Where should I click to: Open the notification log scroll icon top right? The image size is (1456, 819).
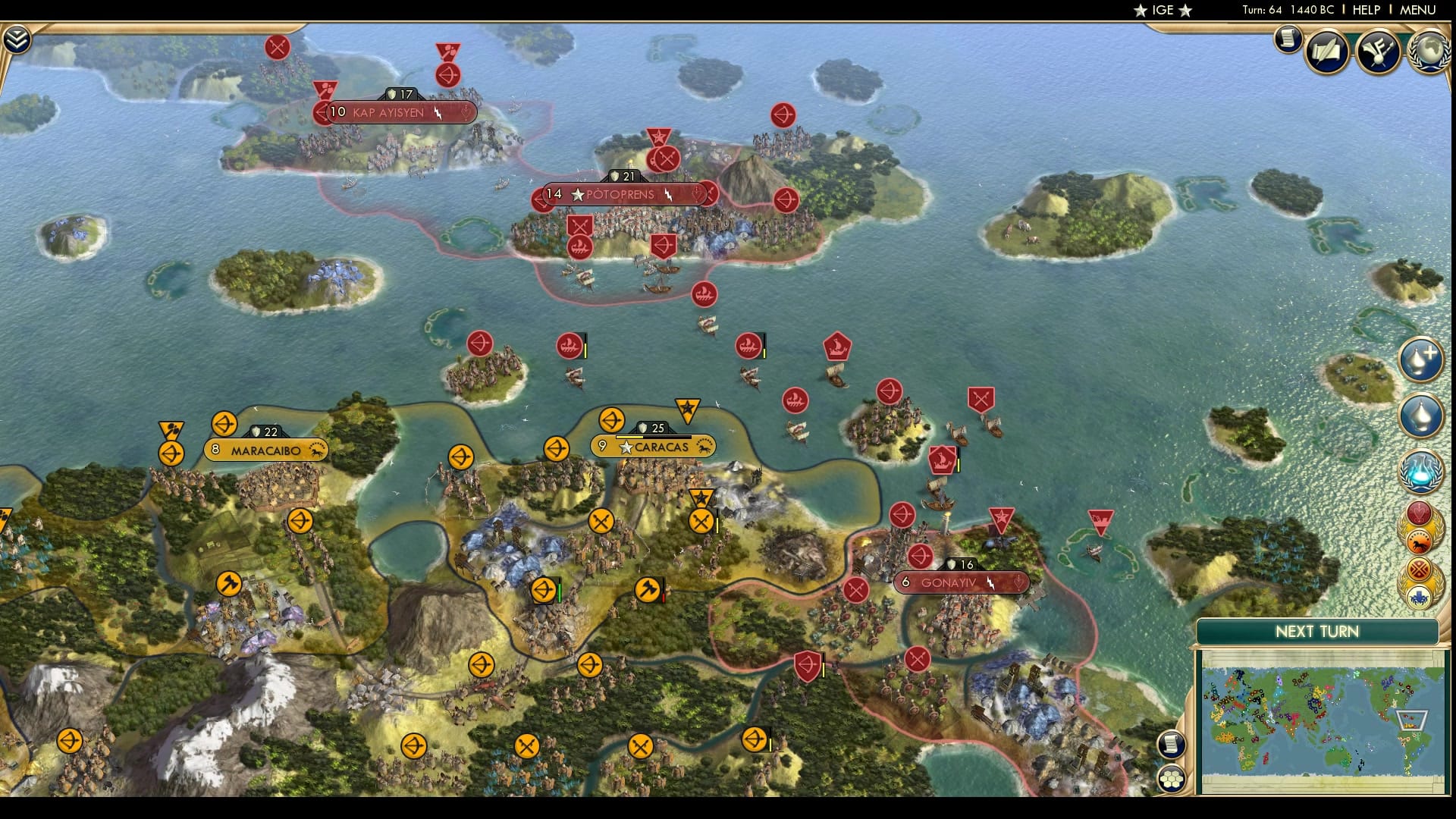click(x=1287, y=40)
